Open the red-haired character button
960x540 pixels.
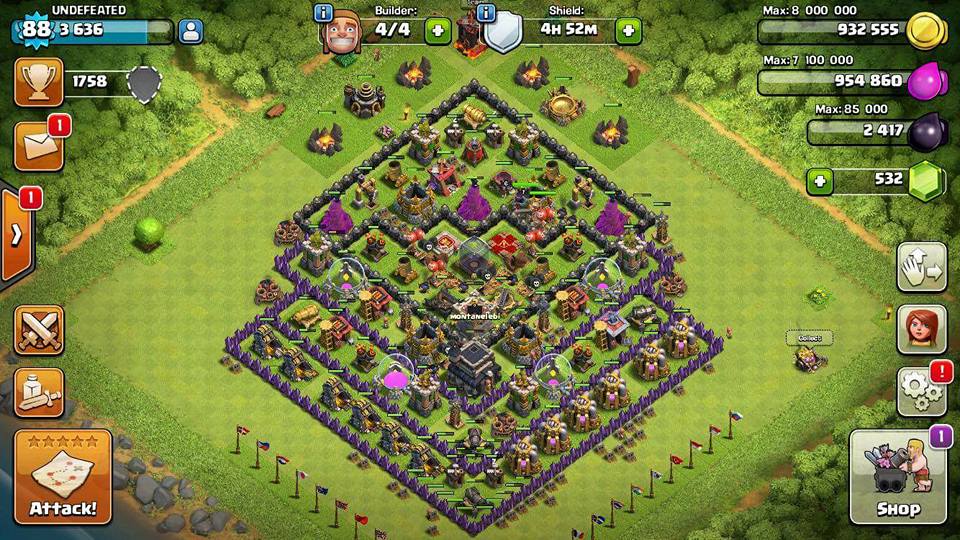click(x=921, y=329)
